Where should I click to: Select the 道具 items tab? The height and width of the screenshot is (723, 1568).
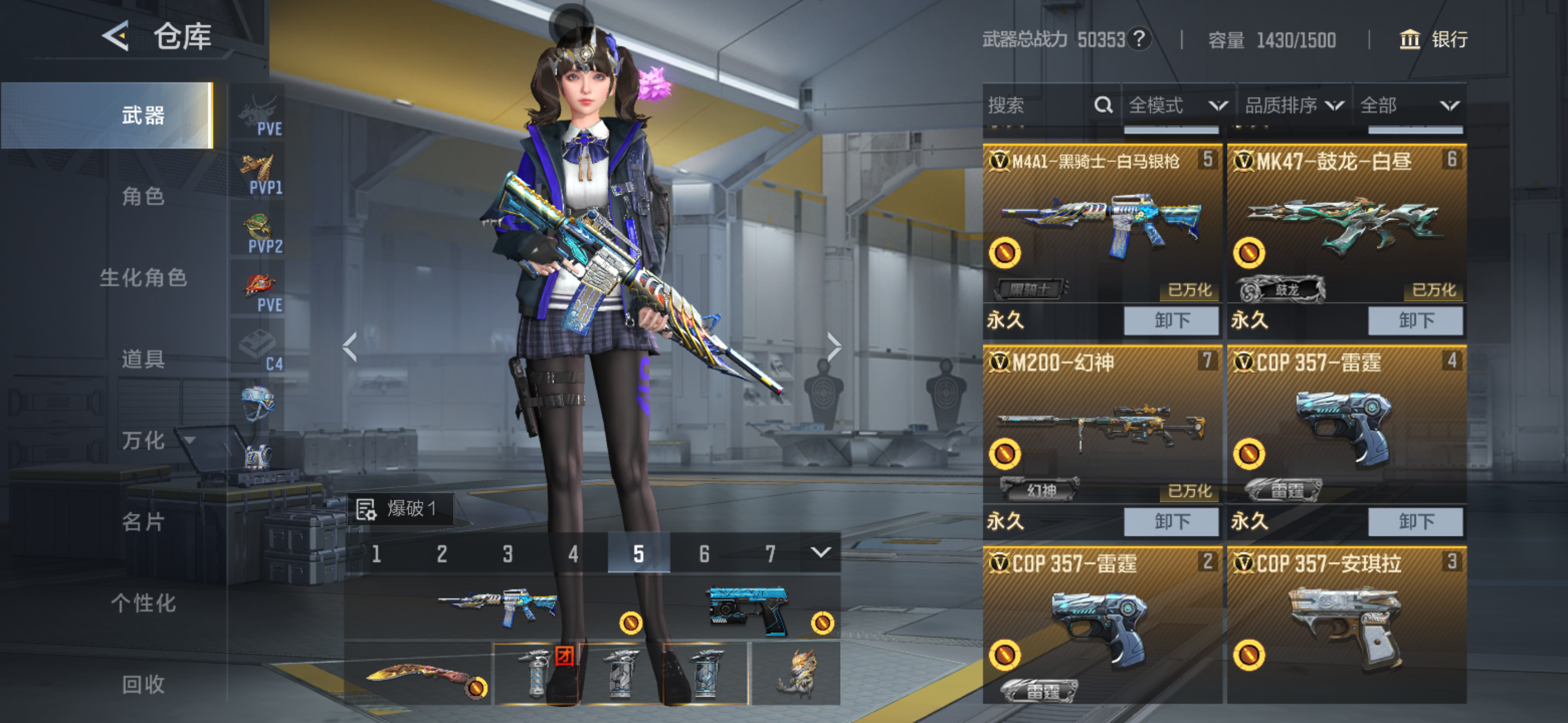(143, 359)
